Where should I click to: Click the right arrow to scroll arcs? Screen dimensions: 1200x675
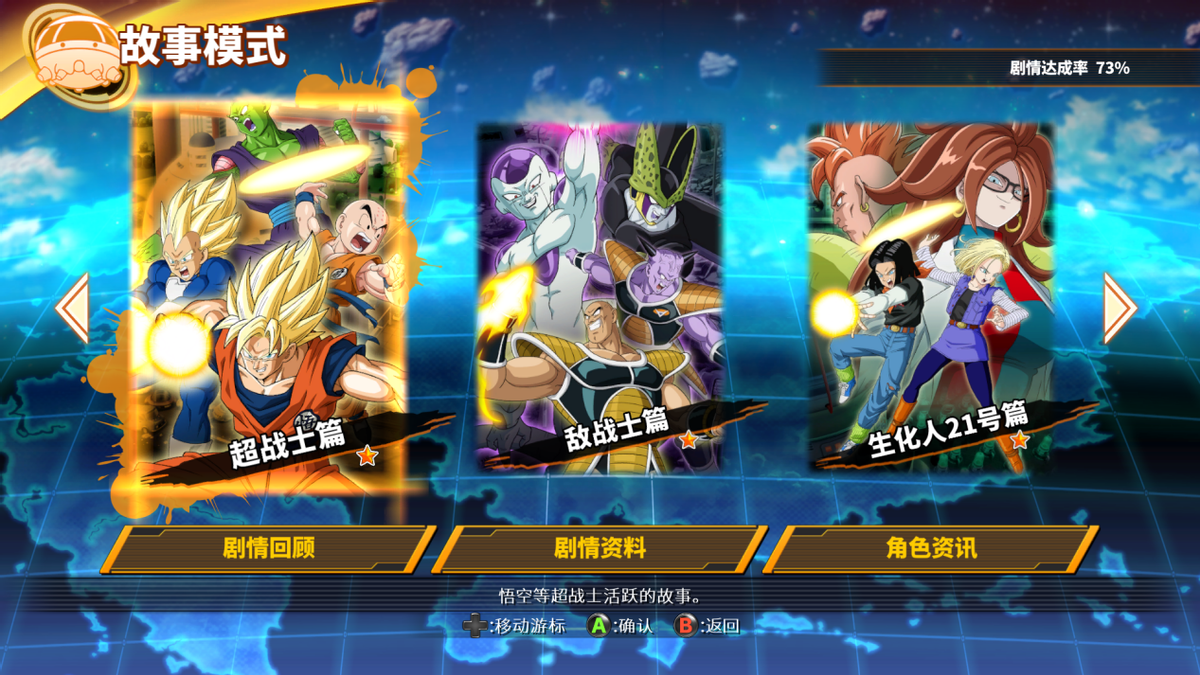pos(1119,308)
